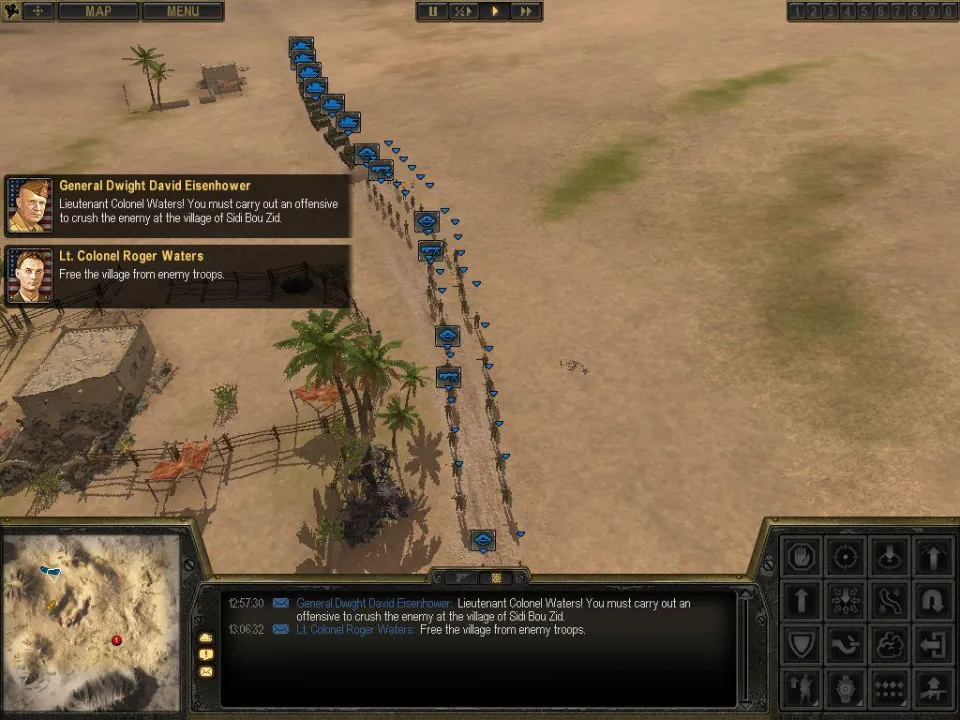The width and height of the screenshot is (960, 720).
Task: Click the minimap
Action: tap(91, 622)
